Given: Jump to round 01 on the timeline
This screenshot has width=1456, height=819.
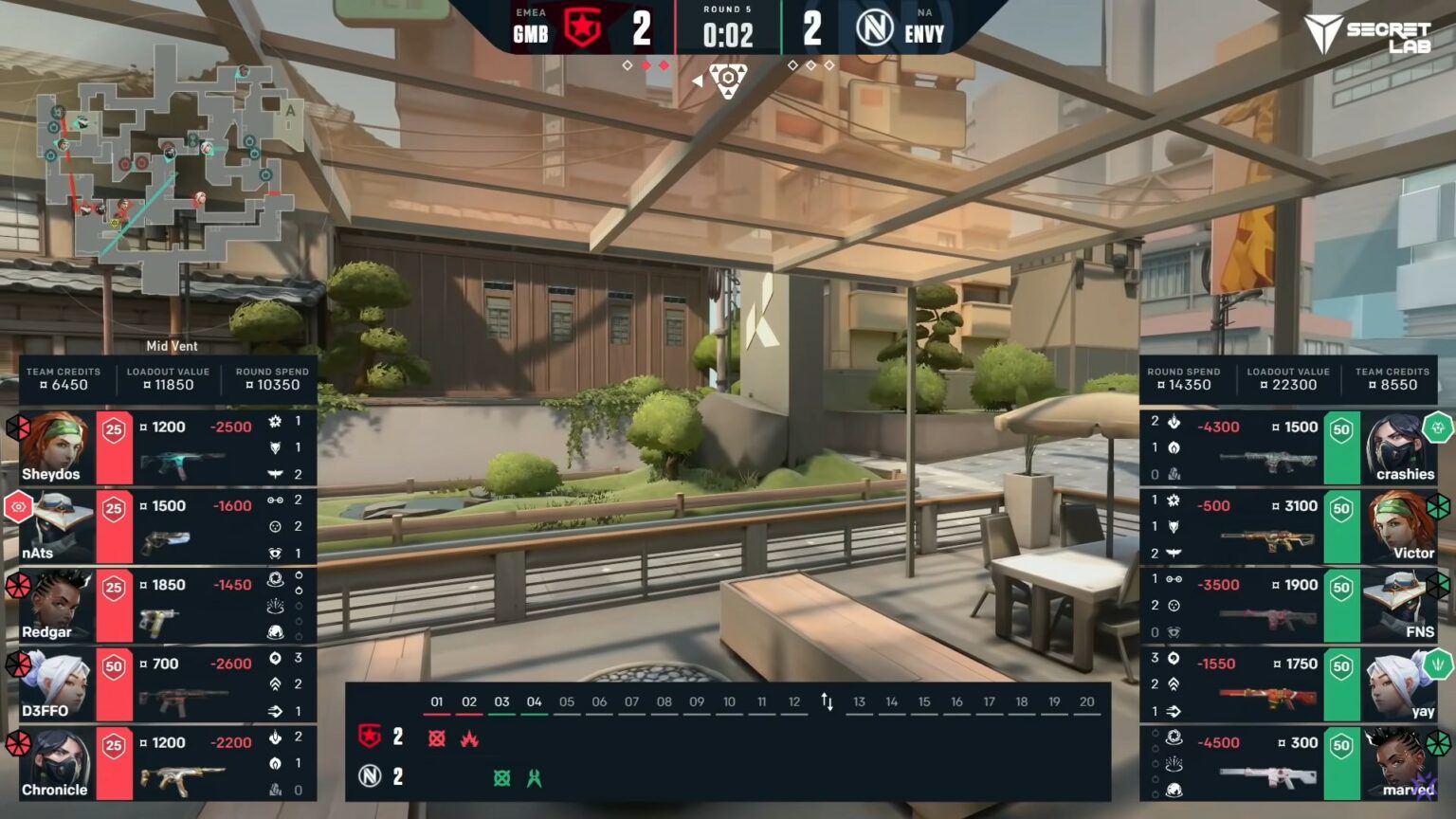Looking at the screenshot, I should click(x=437, y=702).
